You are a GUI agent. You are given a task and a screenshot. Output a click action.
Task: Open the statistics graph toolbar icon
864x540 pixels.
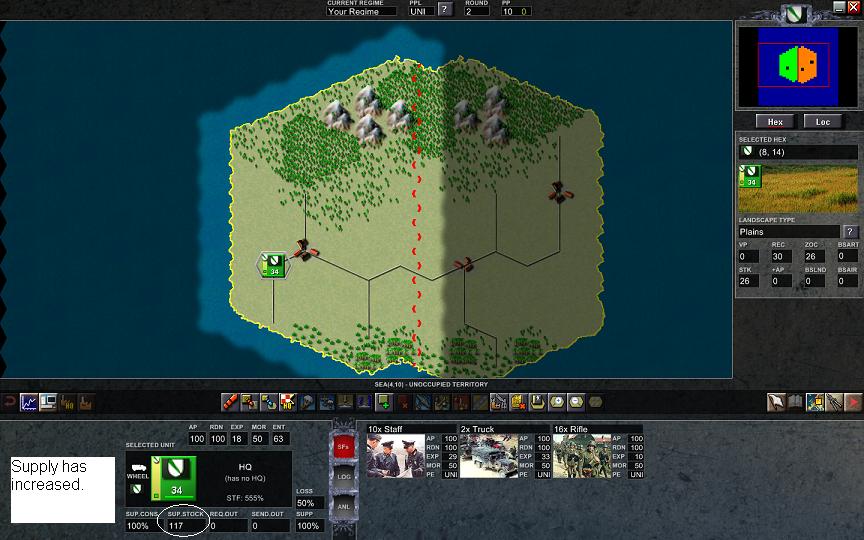[28, 402]
